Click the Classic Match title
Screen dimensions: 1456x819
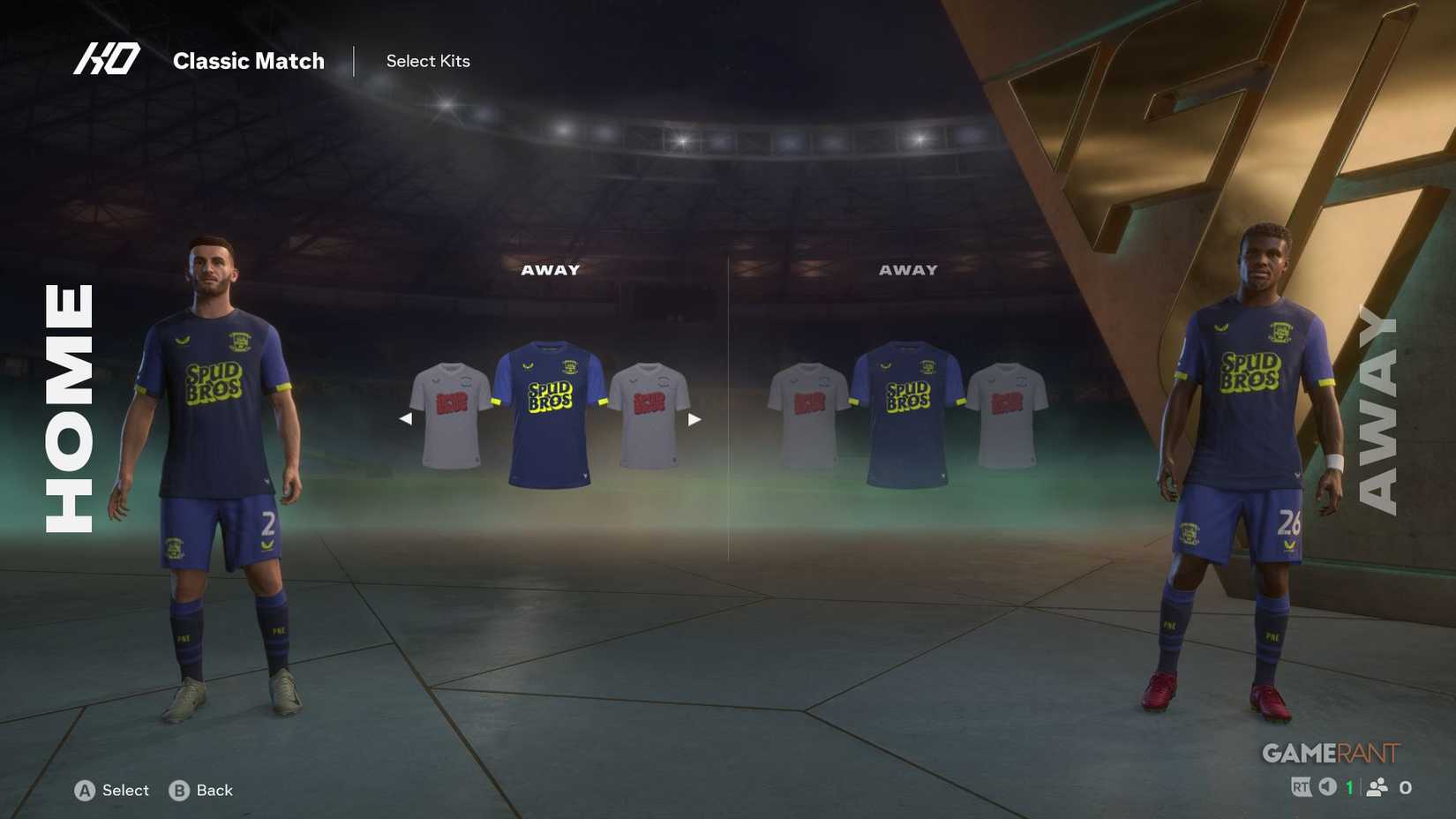tap(250, 61)
